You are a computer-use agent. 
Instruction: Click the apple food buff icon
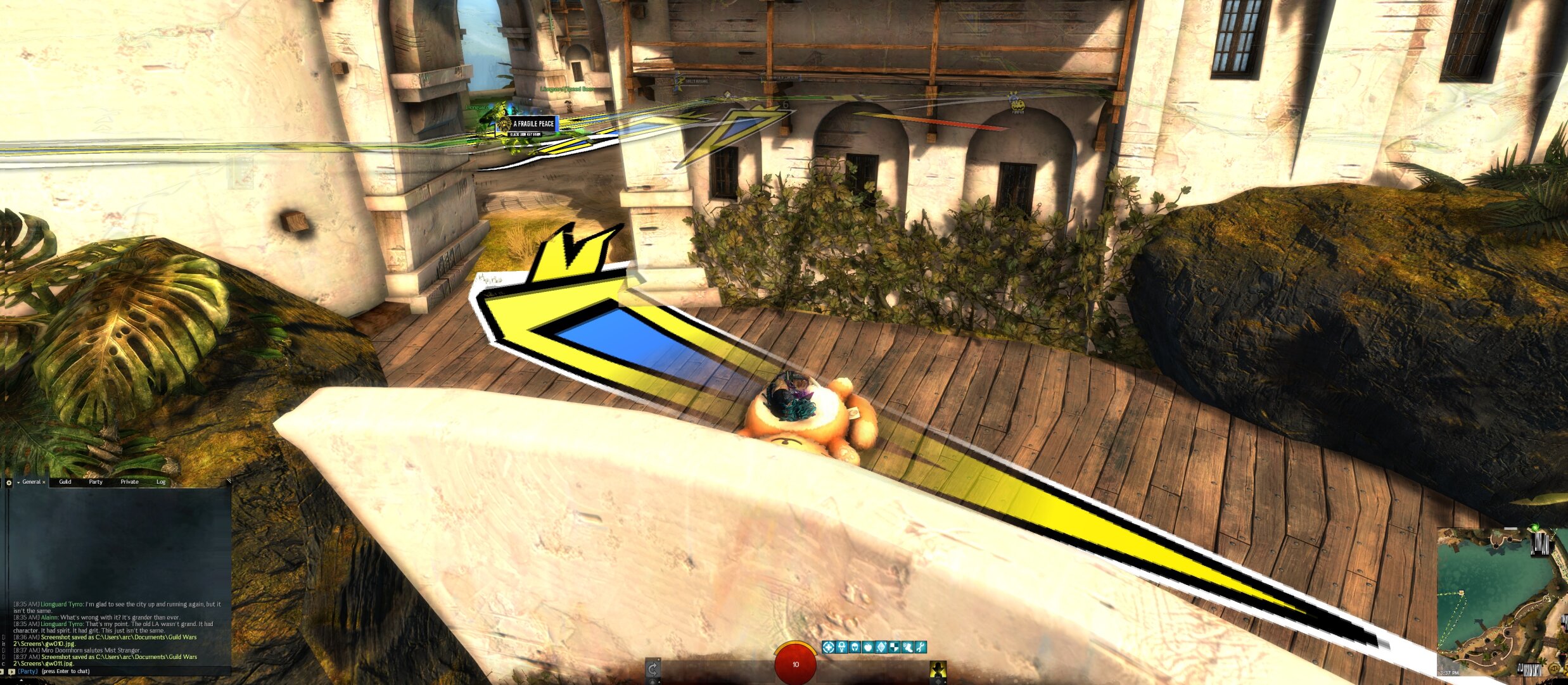click(x=868, y=647)
